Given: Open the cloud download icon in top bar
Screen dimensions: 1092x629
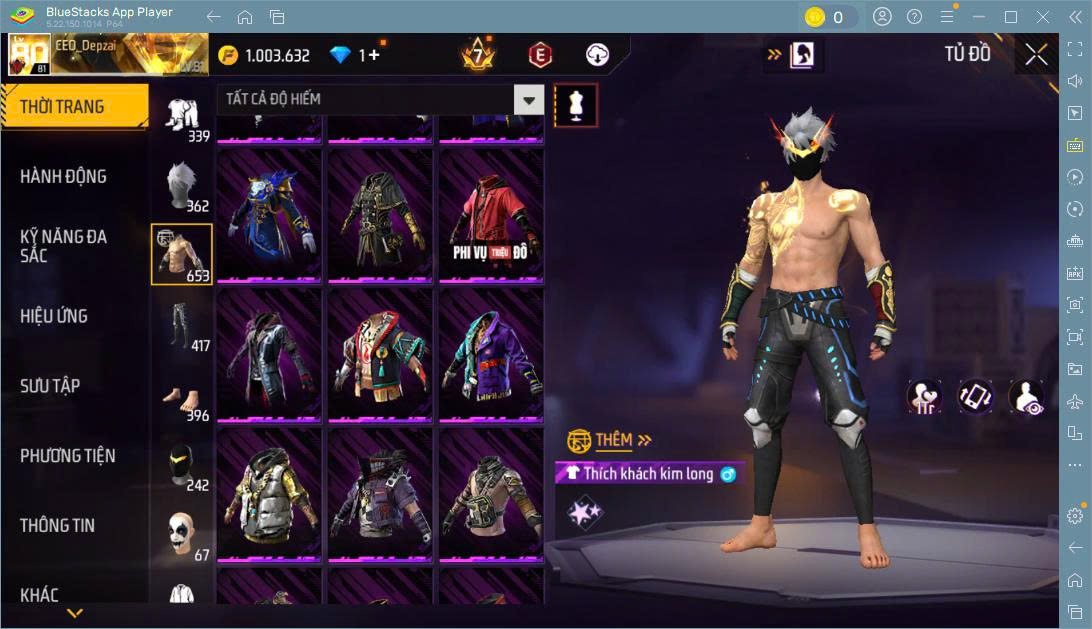Looking at the screenshot, I should (x=597, y=55).
